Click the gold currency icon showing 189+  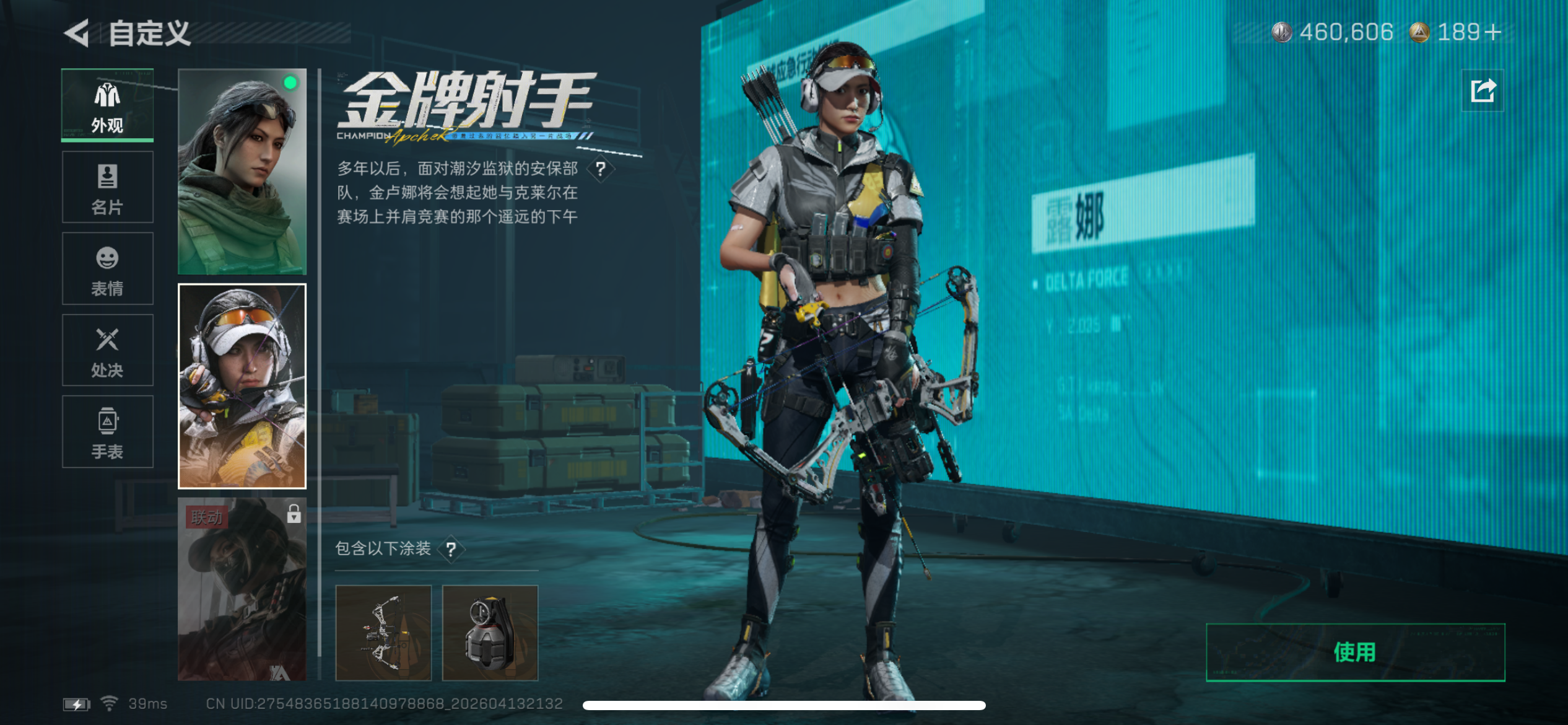pos(1423,32)
